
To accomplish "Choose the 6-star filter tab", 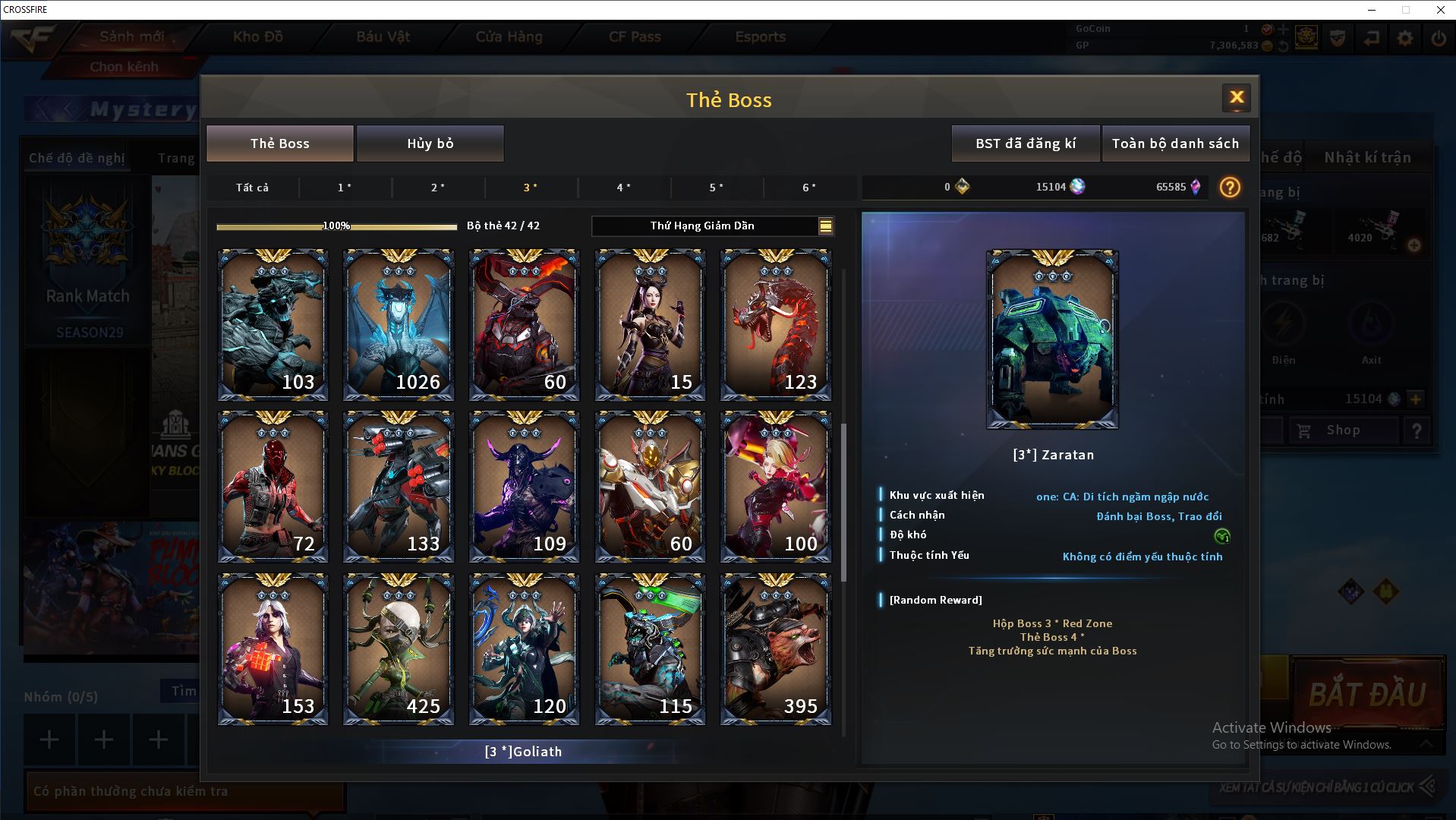I will coord(809,188).
